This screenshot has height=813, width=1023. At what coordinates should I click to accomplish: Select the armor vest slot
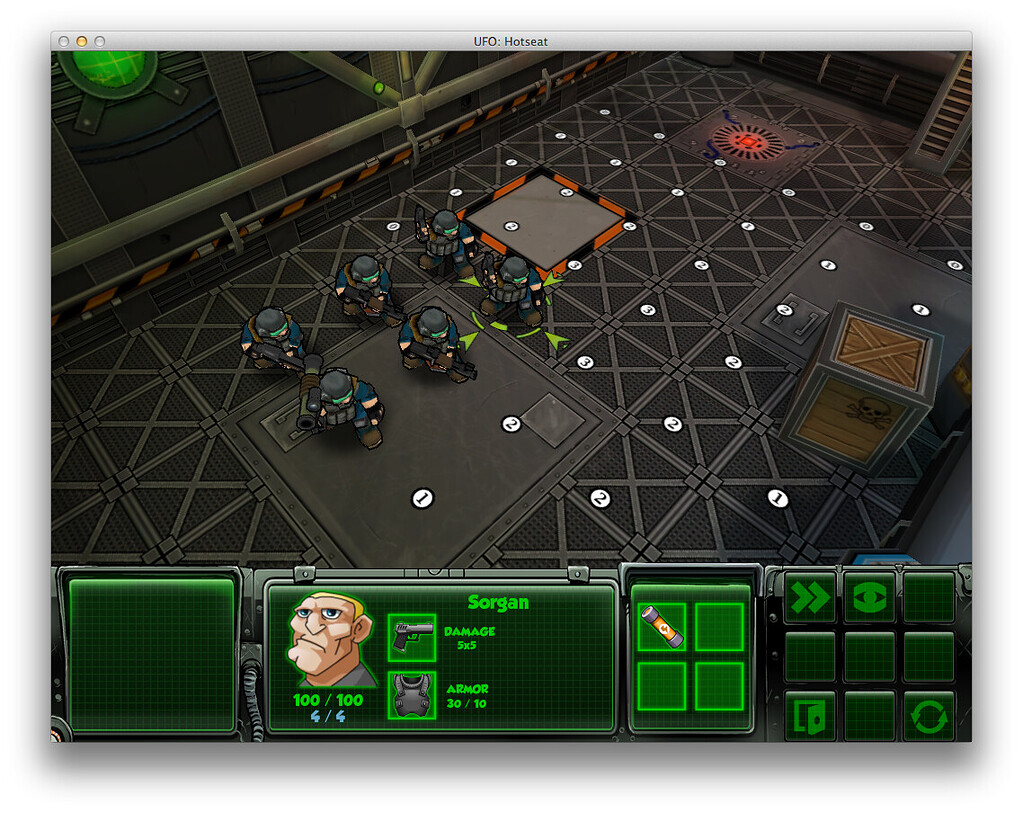click(x=411, y=694)
